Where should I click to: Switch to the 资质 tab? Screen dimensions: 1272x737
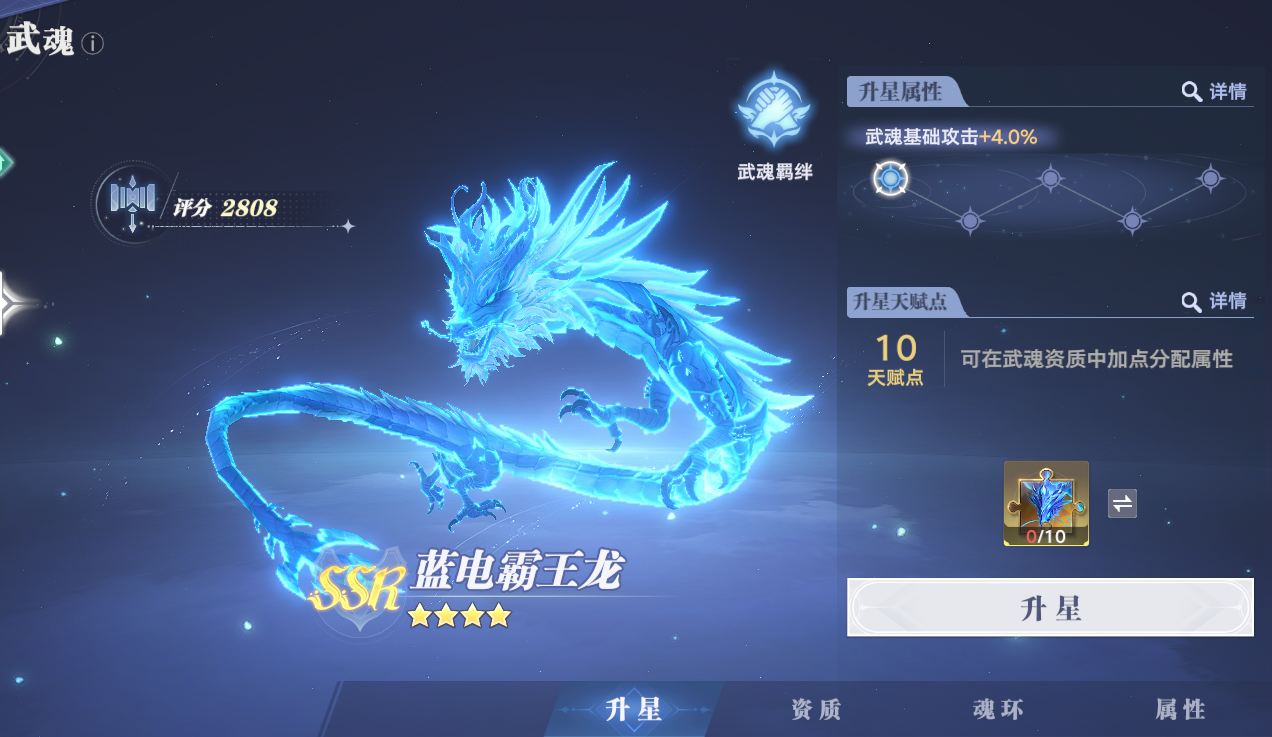pos(816,709)
